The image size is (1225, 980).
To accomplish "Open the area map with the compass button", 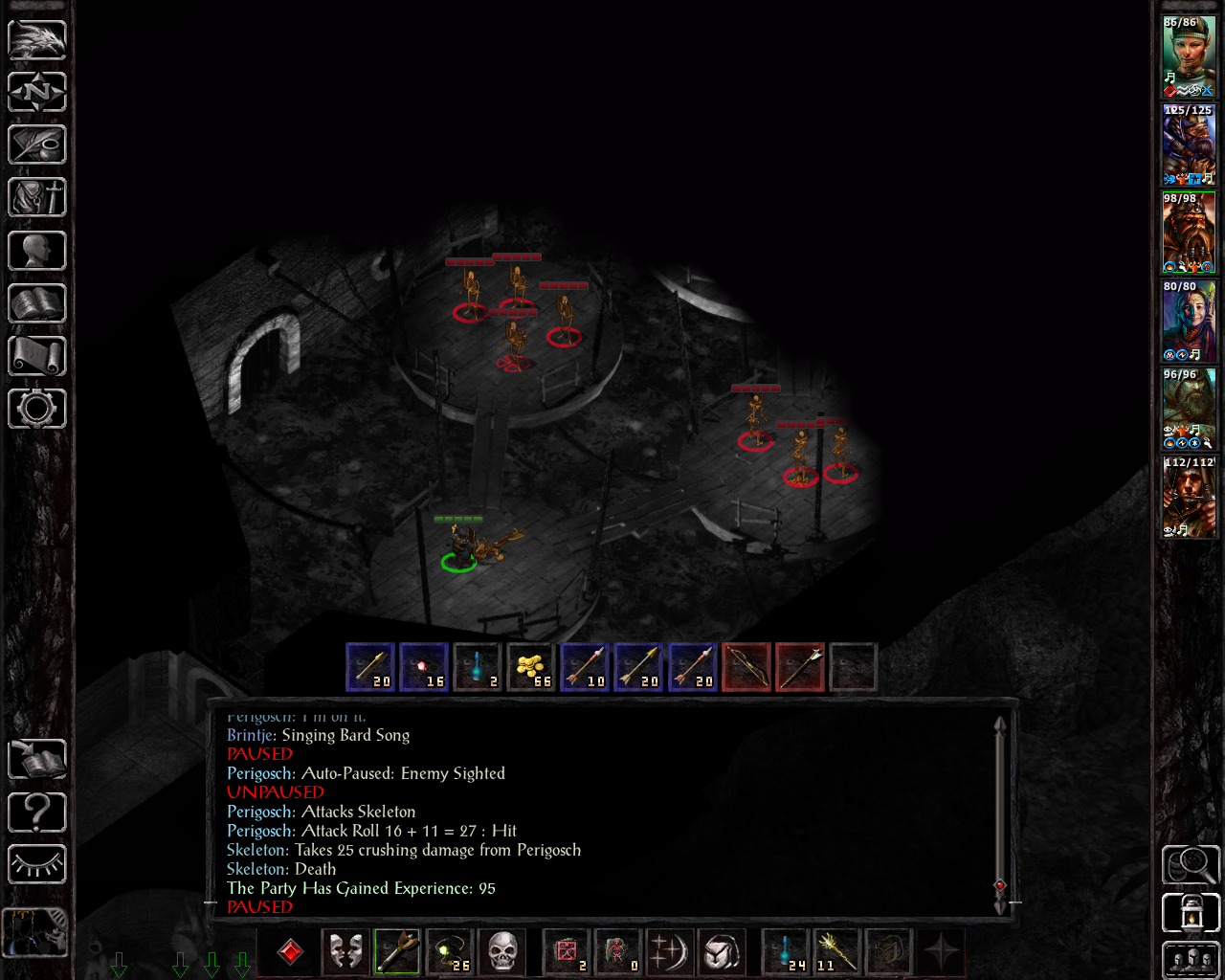I will (x=37, y=93).
